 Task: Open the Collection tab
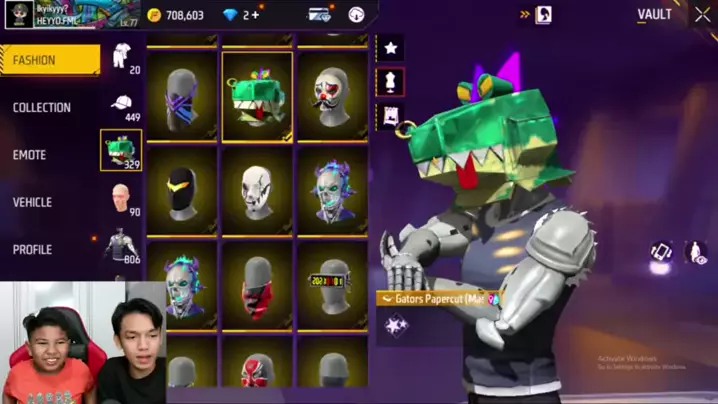42,107
